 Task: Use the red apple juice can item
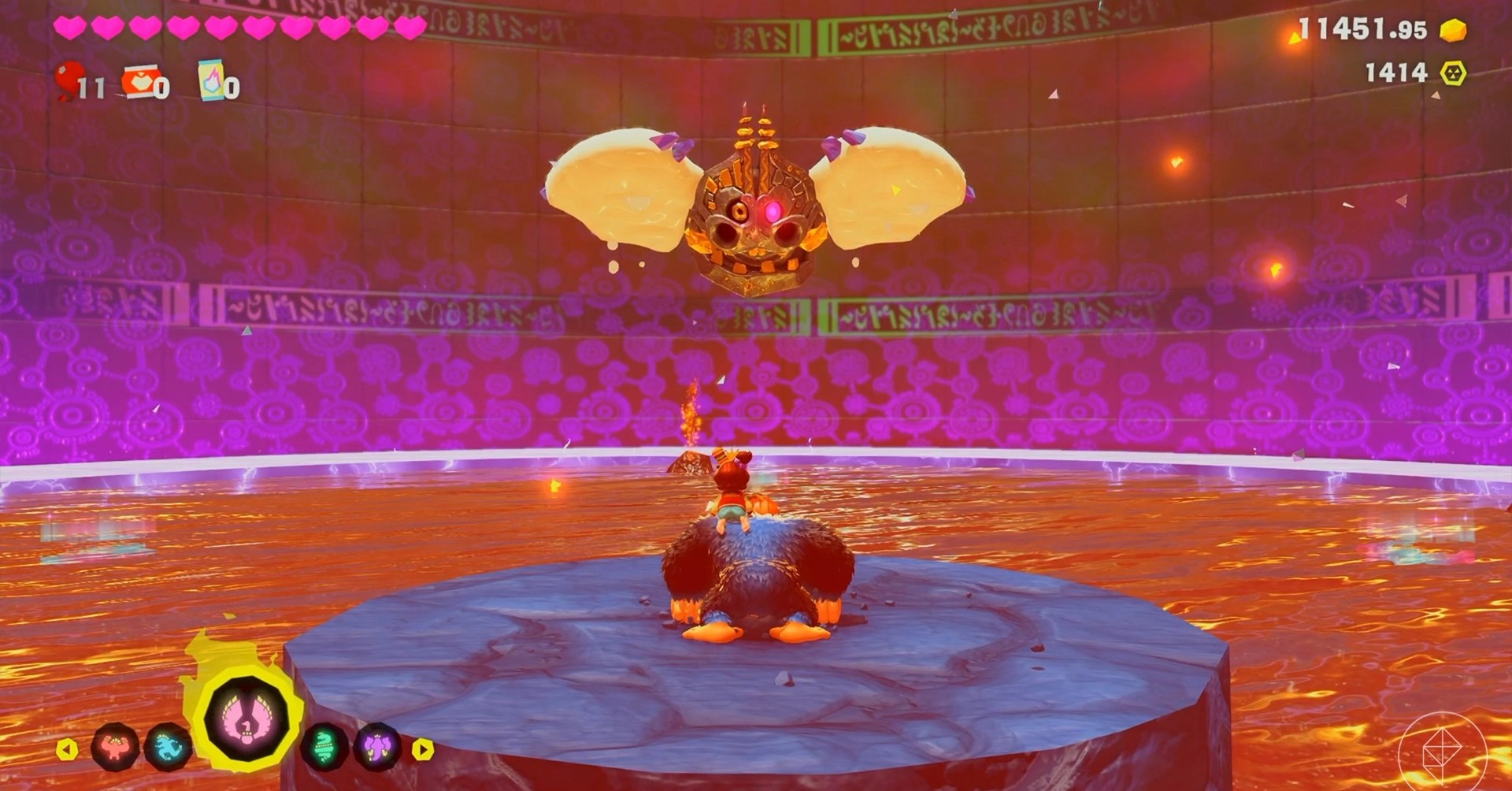click(139, 81)
